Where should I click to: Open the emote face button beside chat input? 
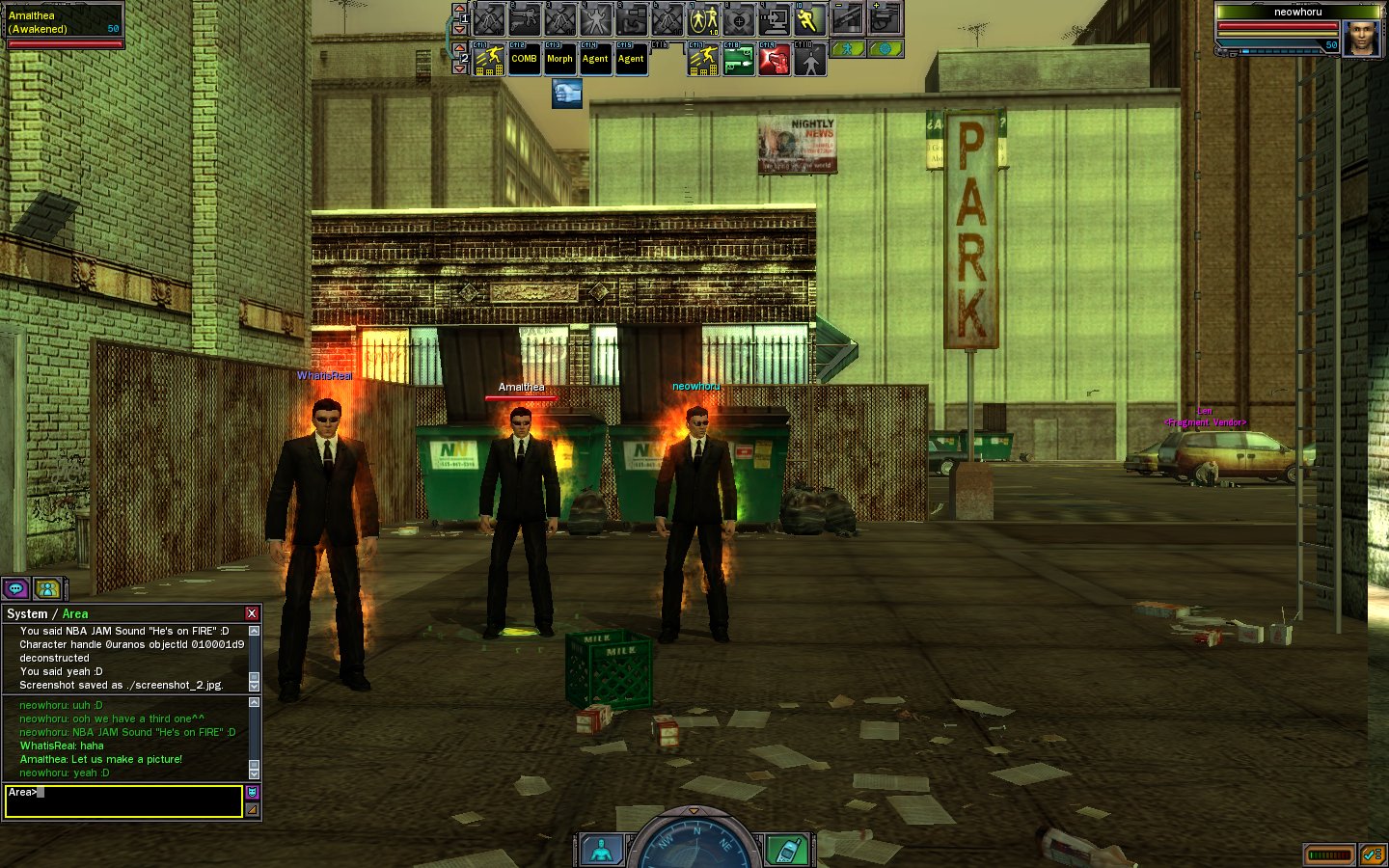coord(252,792)
